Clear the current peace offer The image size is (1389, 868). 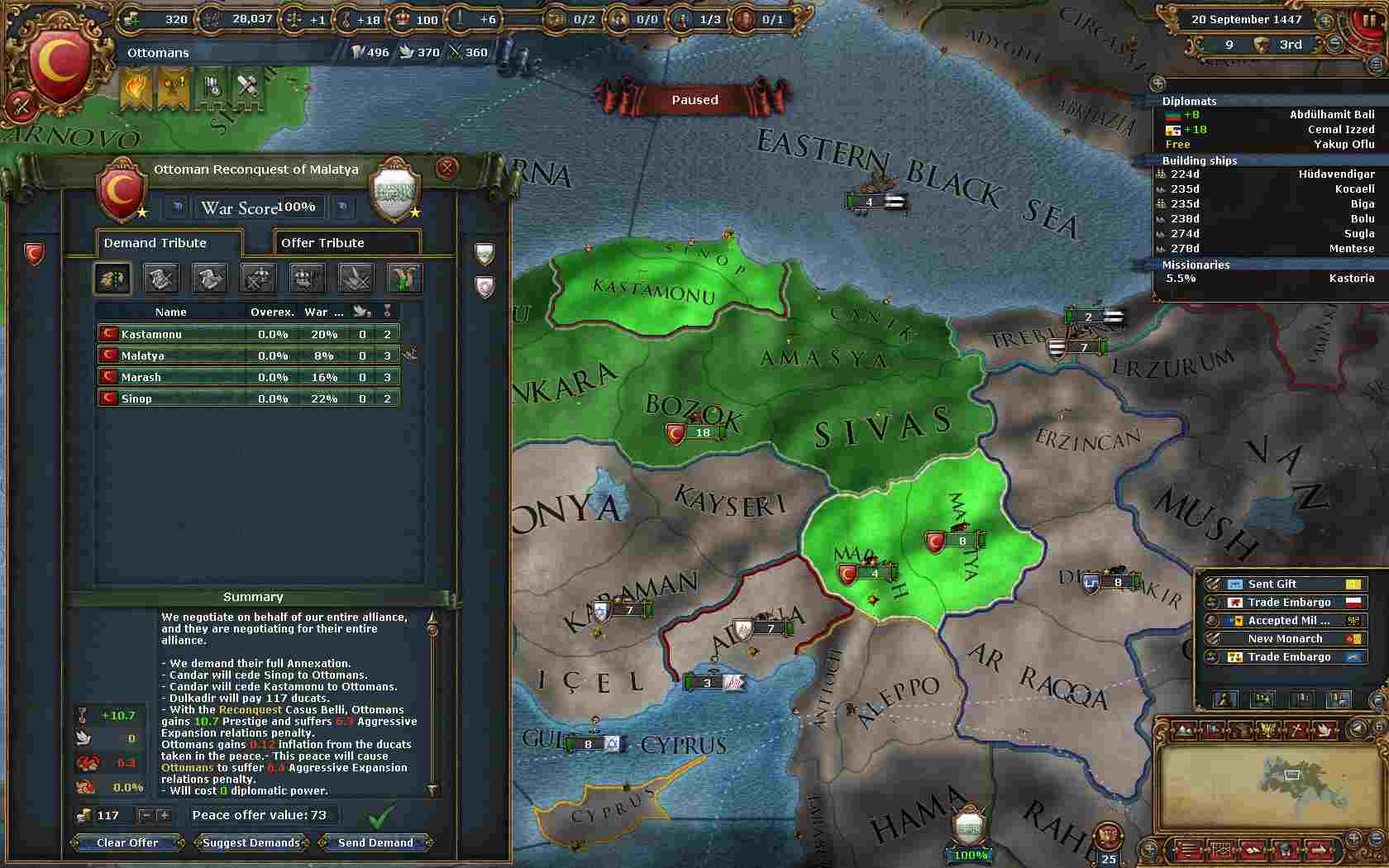[x=127, y=843]
